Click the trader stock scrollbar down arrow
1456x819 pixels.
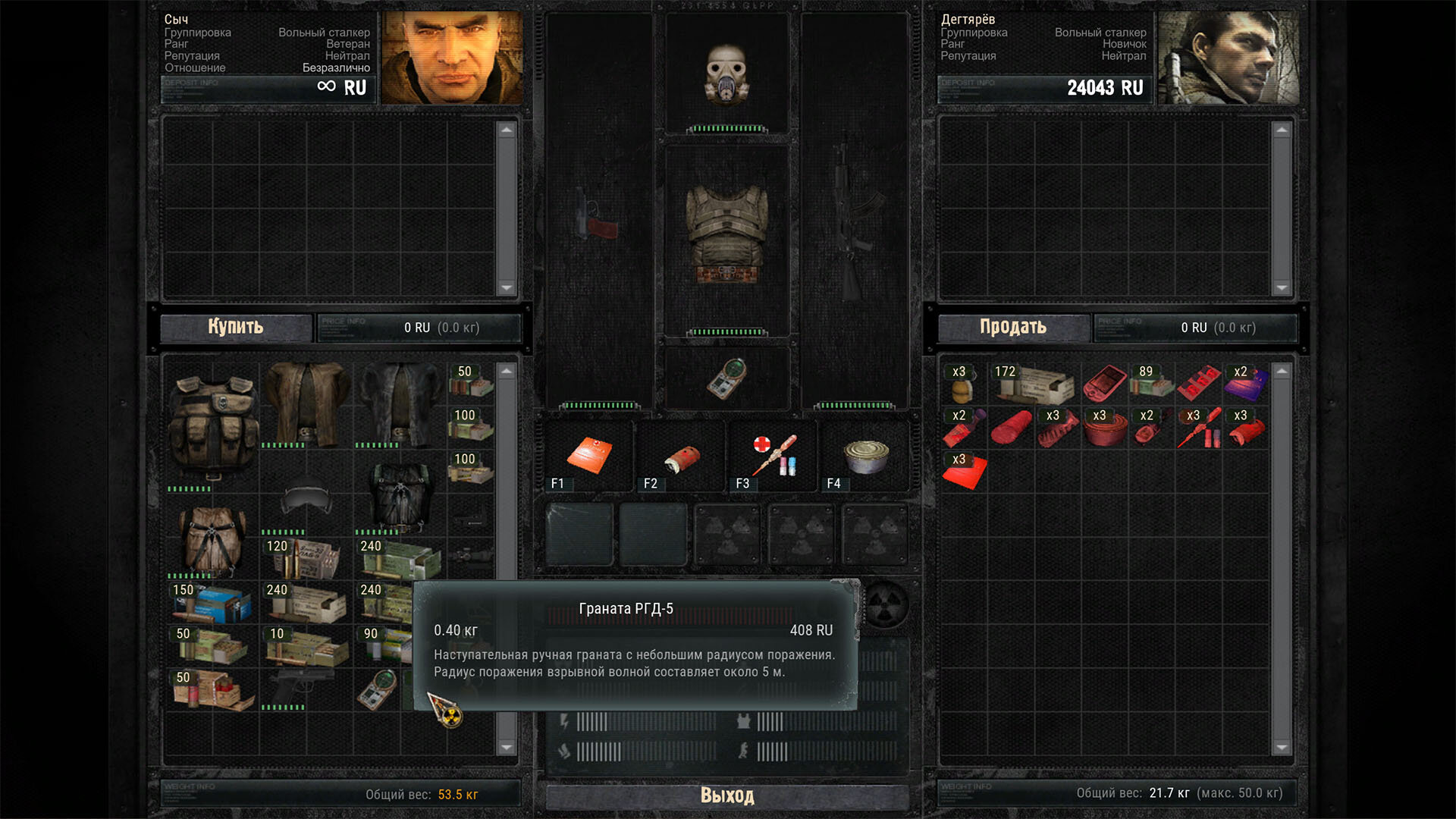[x=507, y=748]
